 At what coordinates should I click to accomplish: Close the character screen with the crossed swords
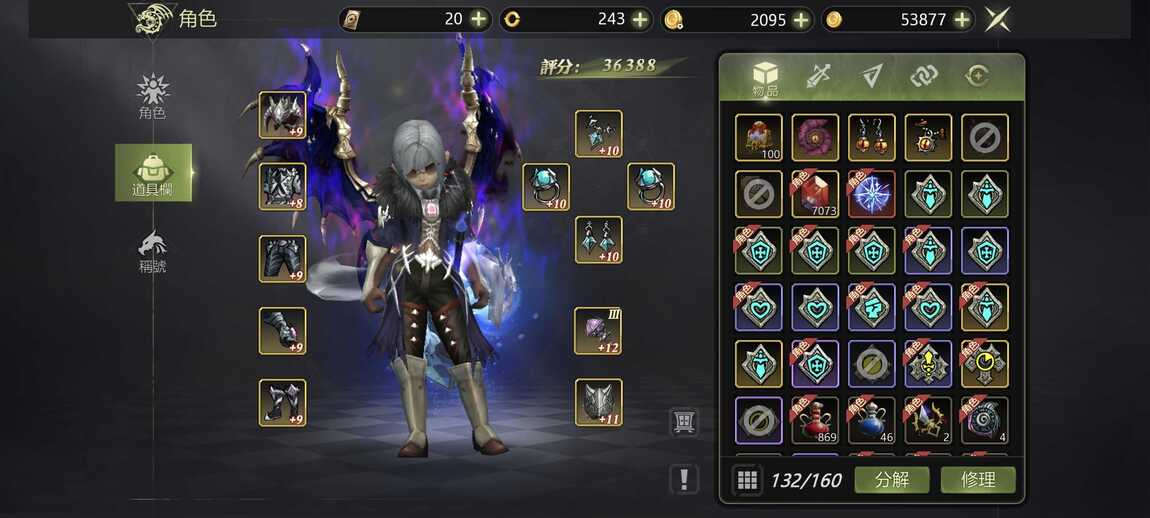coord(997,19)
